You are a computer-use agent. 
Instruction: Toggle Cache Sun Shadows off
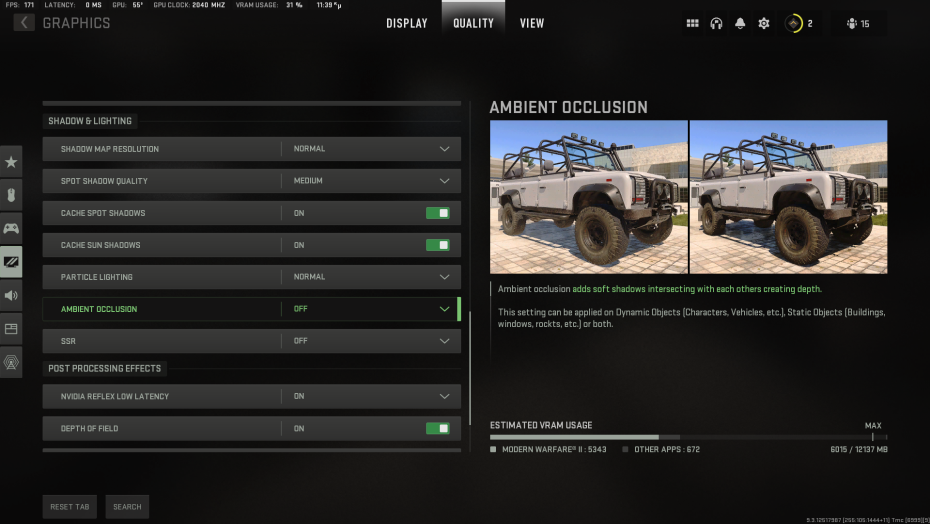tap(437, 245)
